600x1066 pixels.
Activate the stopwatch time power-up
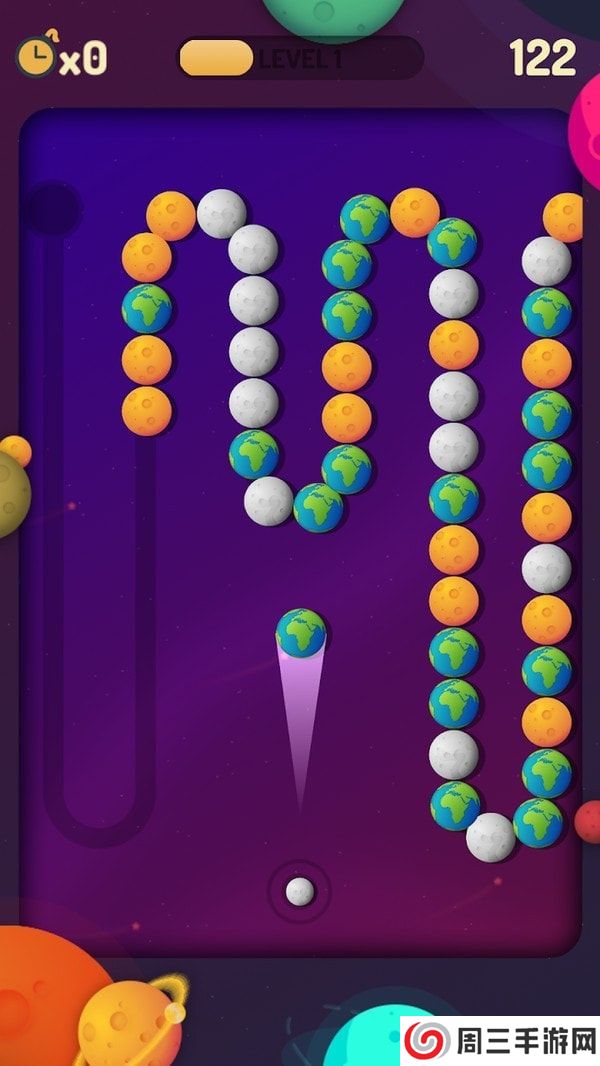(x=37, y=56)
